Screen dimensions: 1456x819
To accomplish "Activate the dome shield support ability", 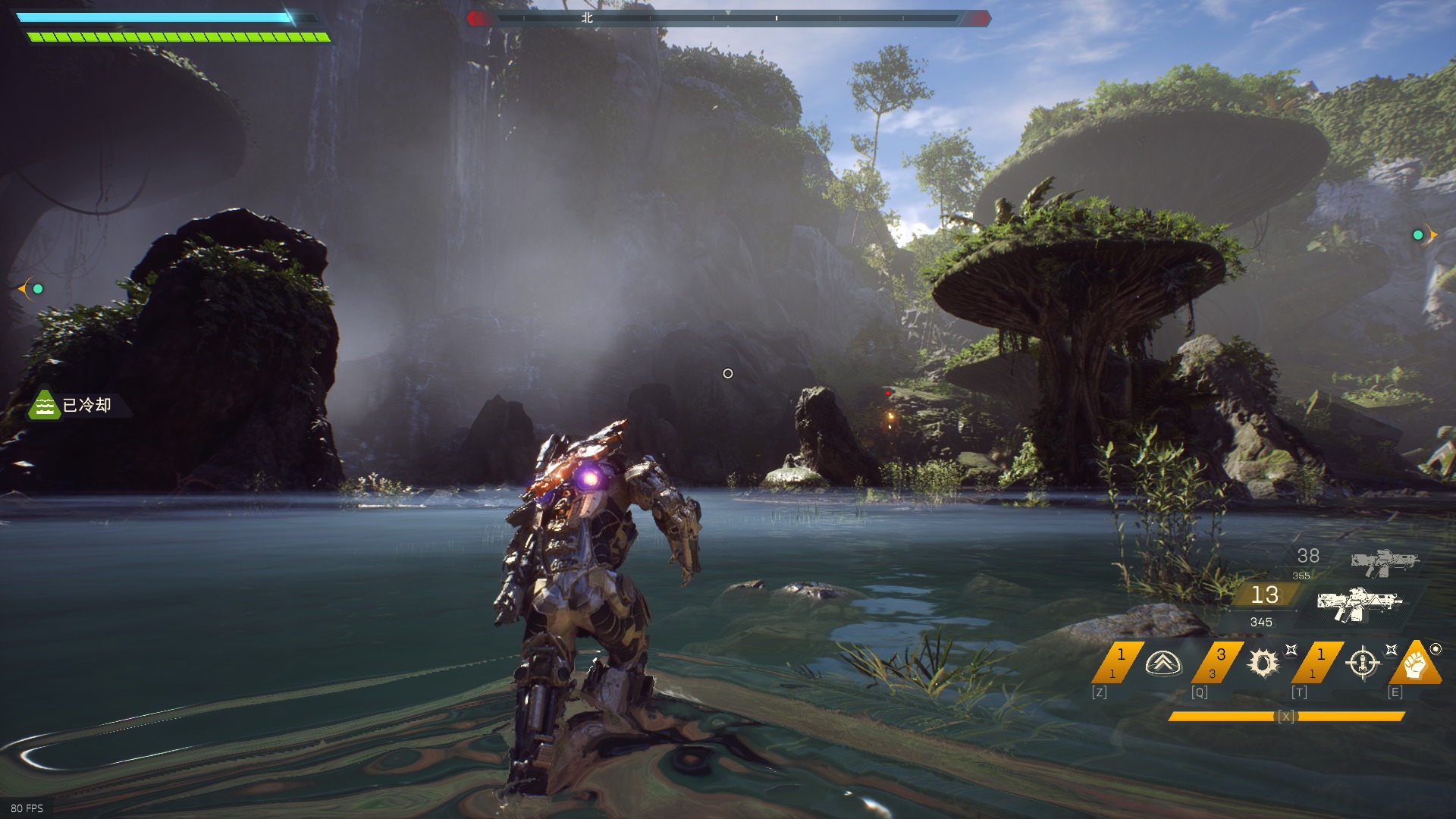I will [1163, 664].
